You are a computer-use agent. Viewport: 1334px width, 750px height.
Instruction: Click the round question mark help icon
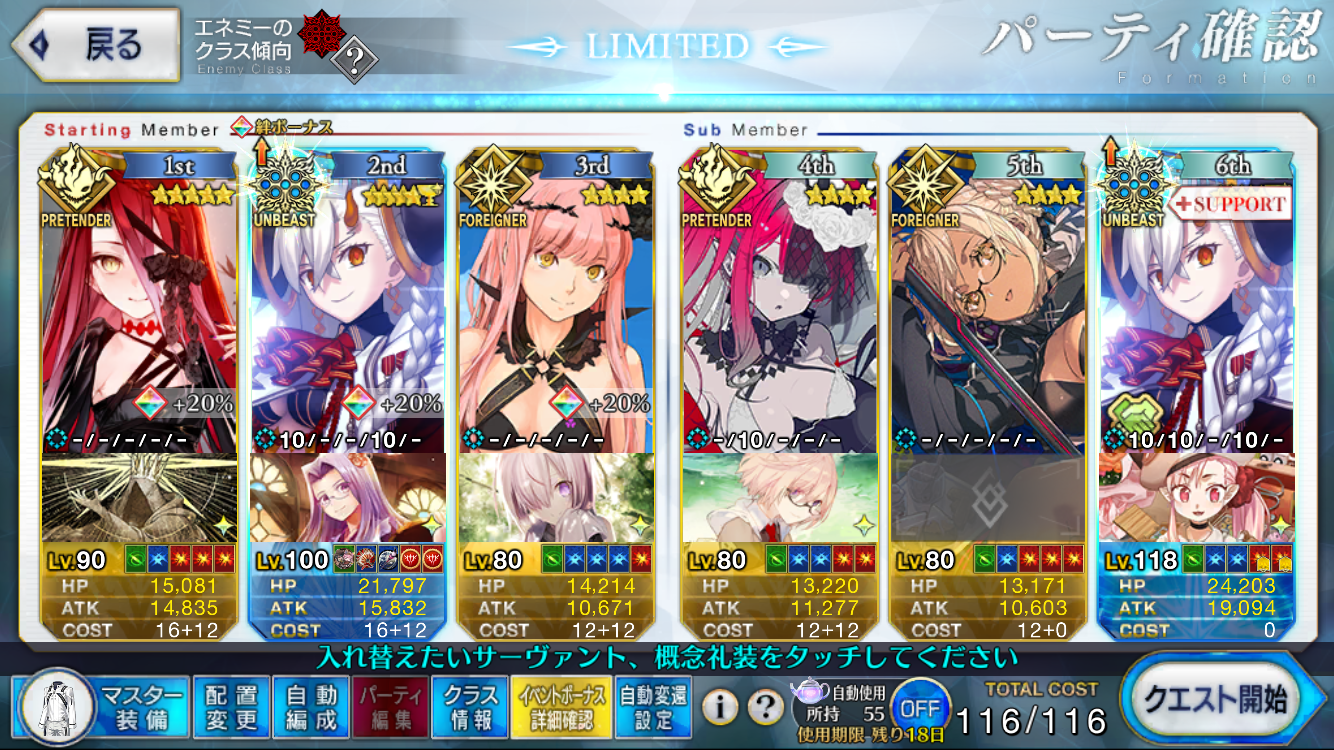tap(765, 708)
